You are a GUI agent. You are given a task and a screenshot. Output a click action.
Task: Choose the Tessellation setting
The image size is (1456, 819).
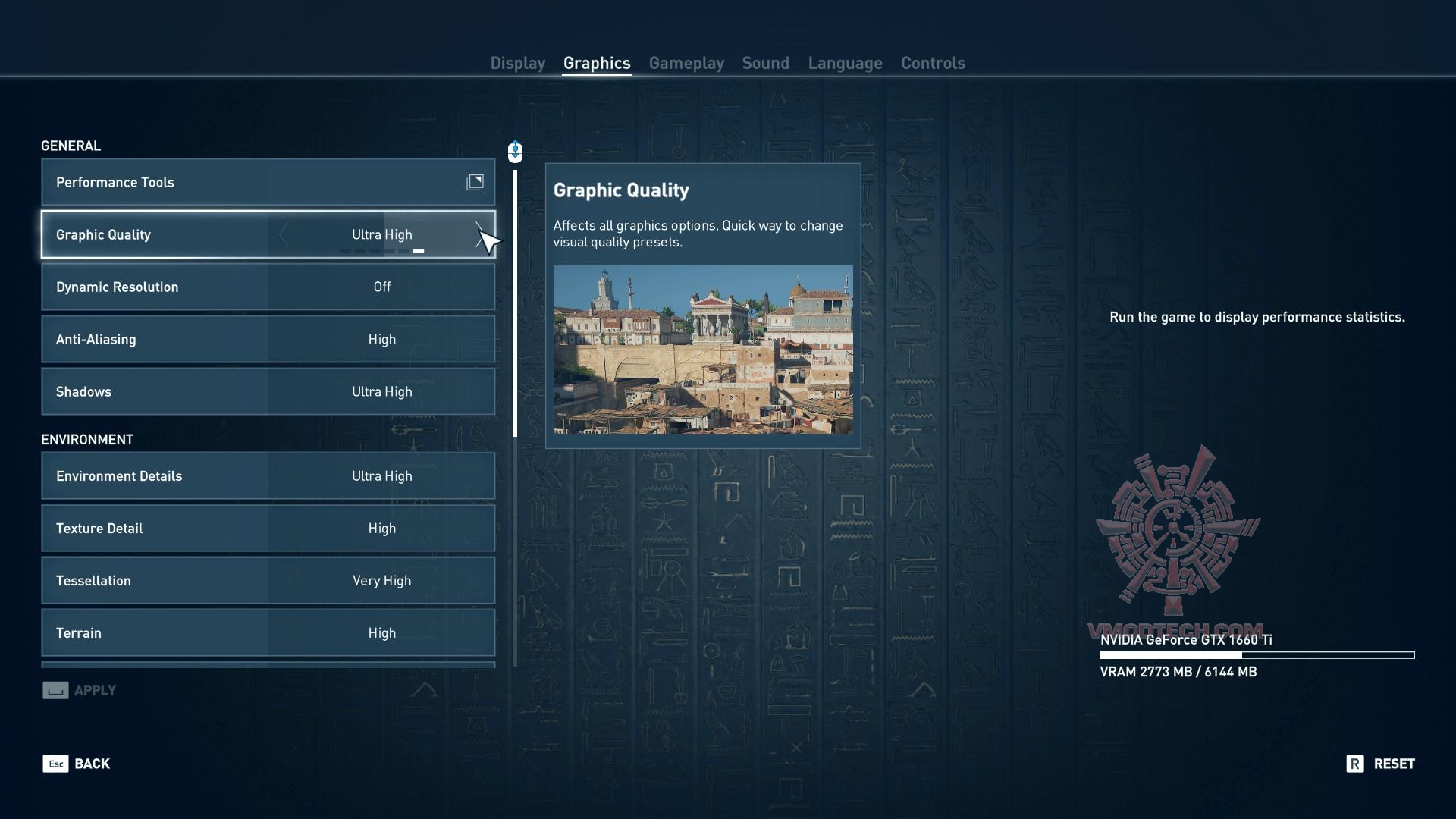(268, 581)
